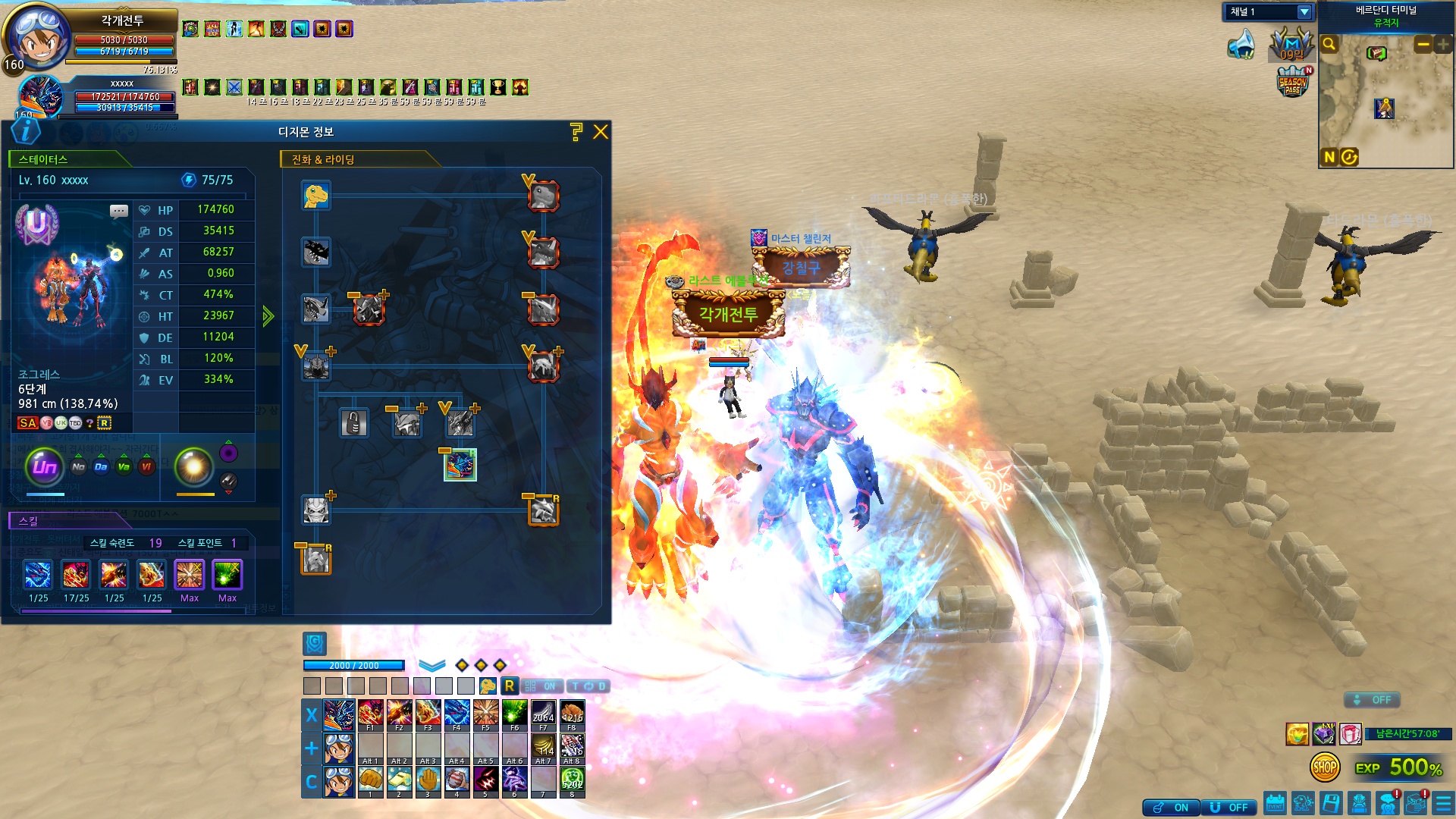Expand the stats panel with the green arrow
Screen dimensions: 1456x819
click(x=268, y=316)
